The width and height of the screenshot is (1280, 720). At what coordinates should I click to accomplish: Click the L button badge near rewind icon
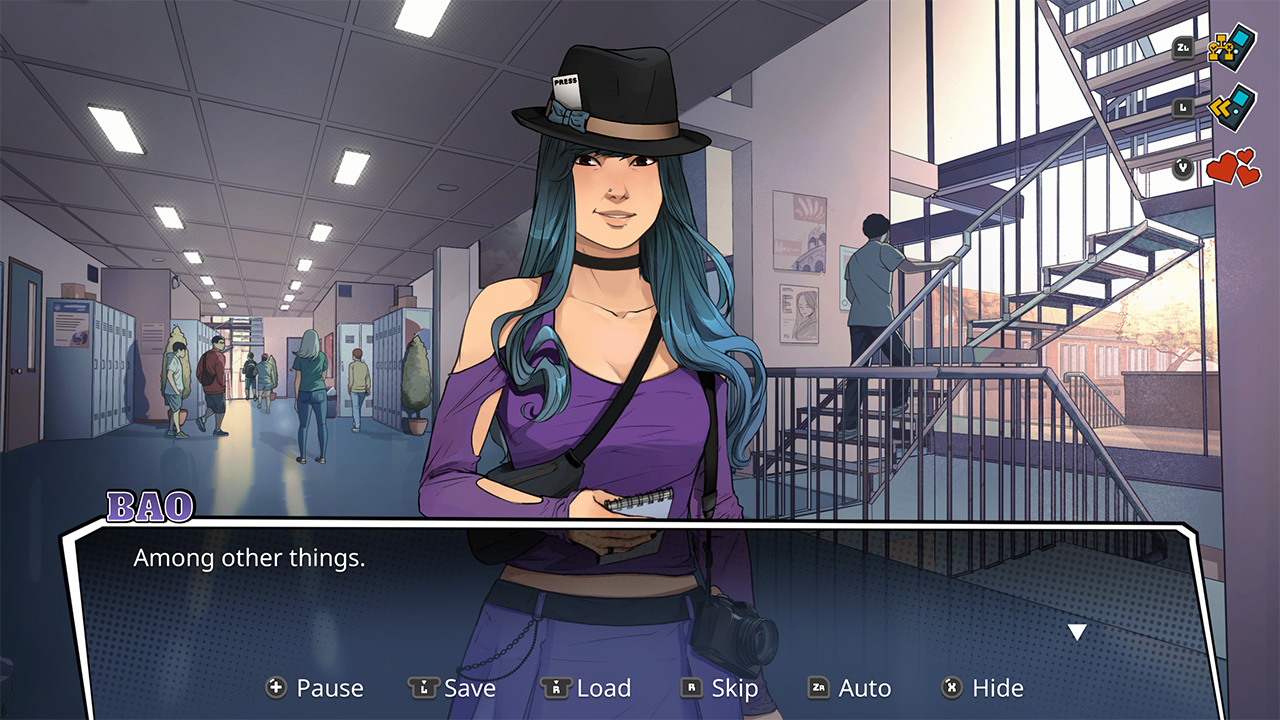[x=1182, y=106]
